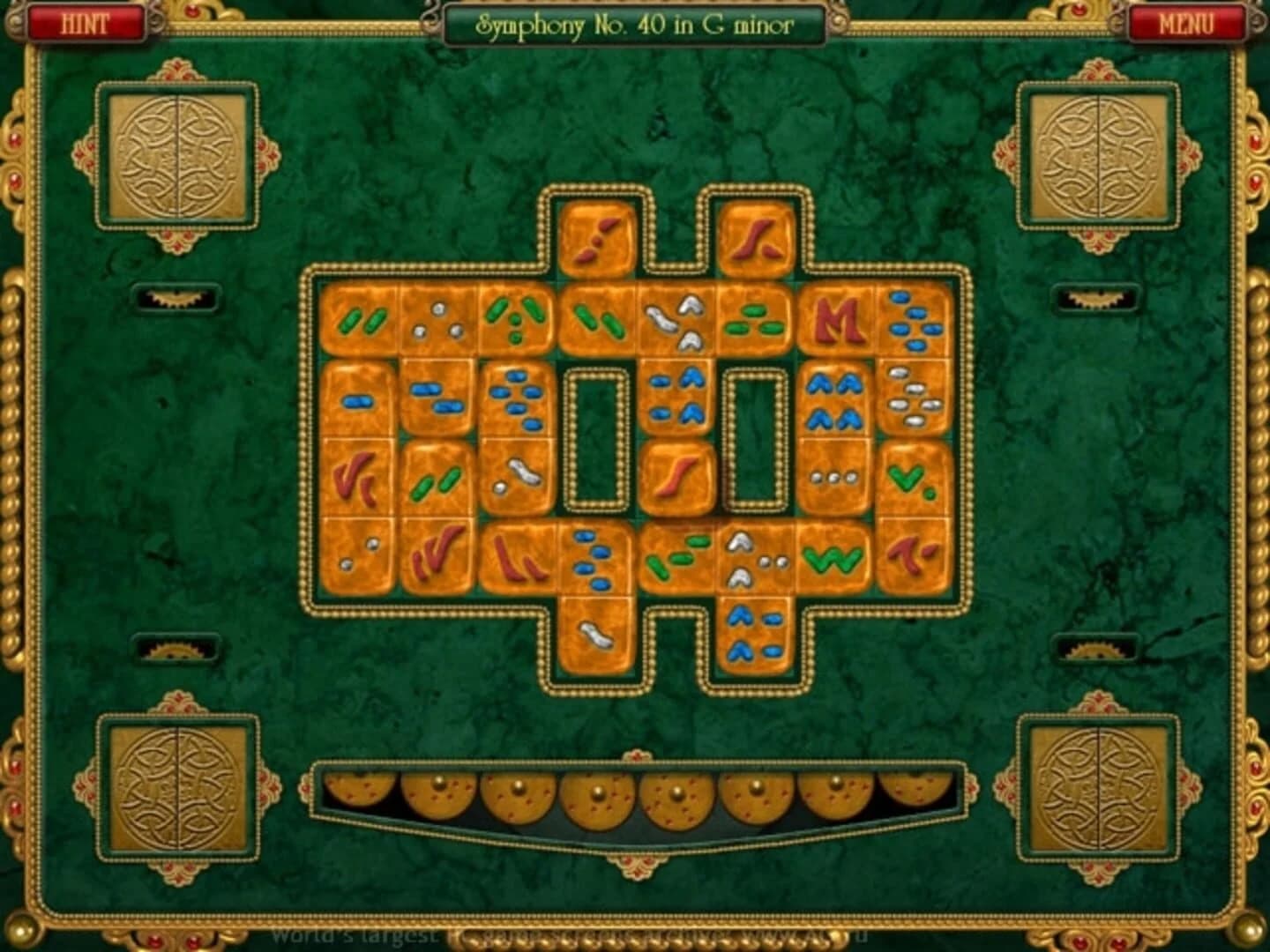Select the tile with a green checkmark and dot
The image size is (1270, 952).
908,480
